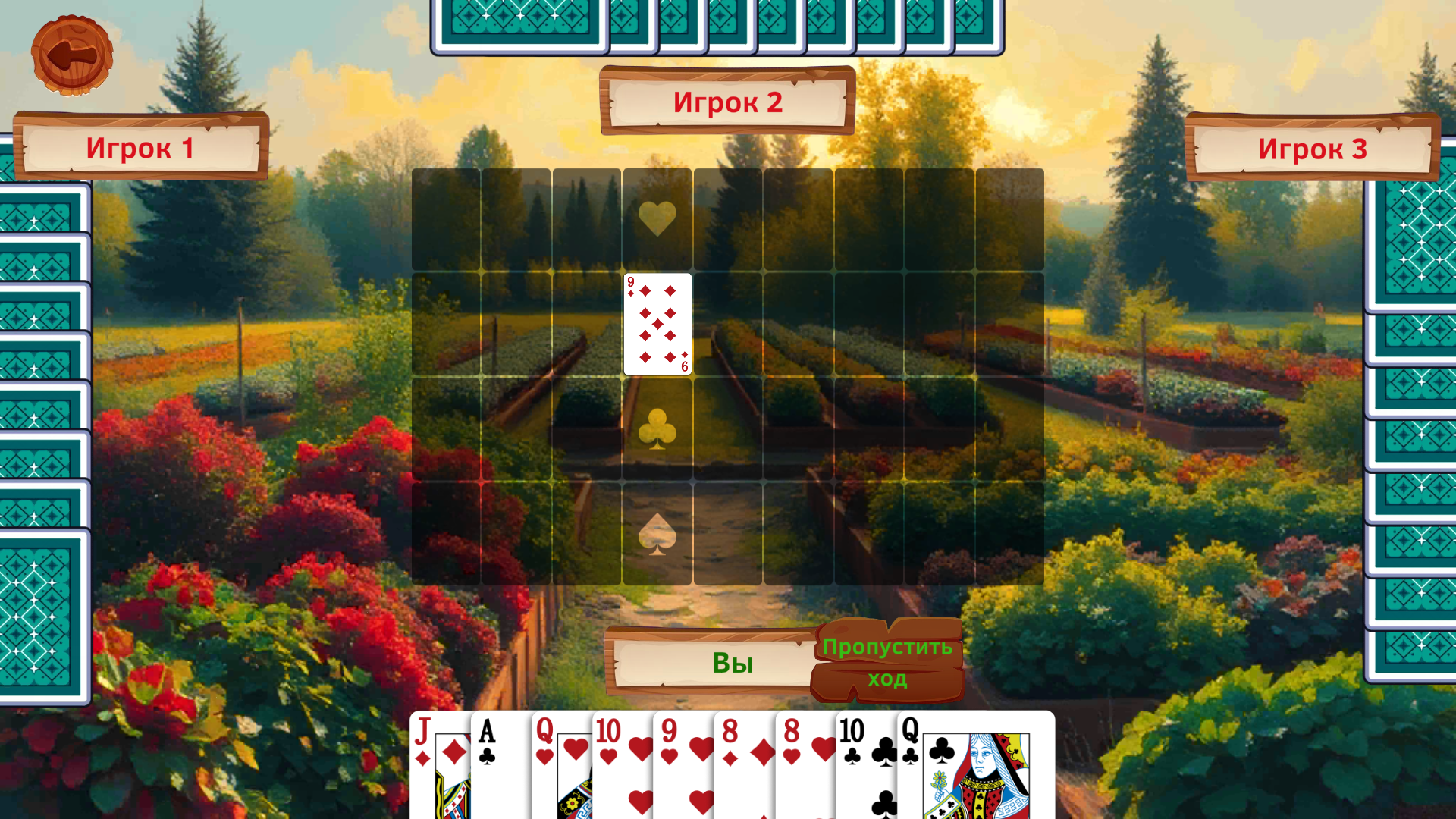This screenshot has height=819, width=1456.
Task: Select the heart suit marker on the board
Action: click(657, 218)
